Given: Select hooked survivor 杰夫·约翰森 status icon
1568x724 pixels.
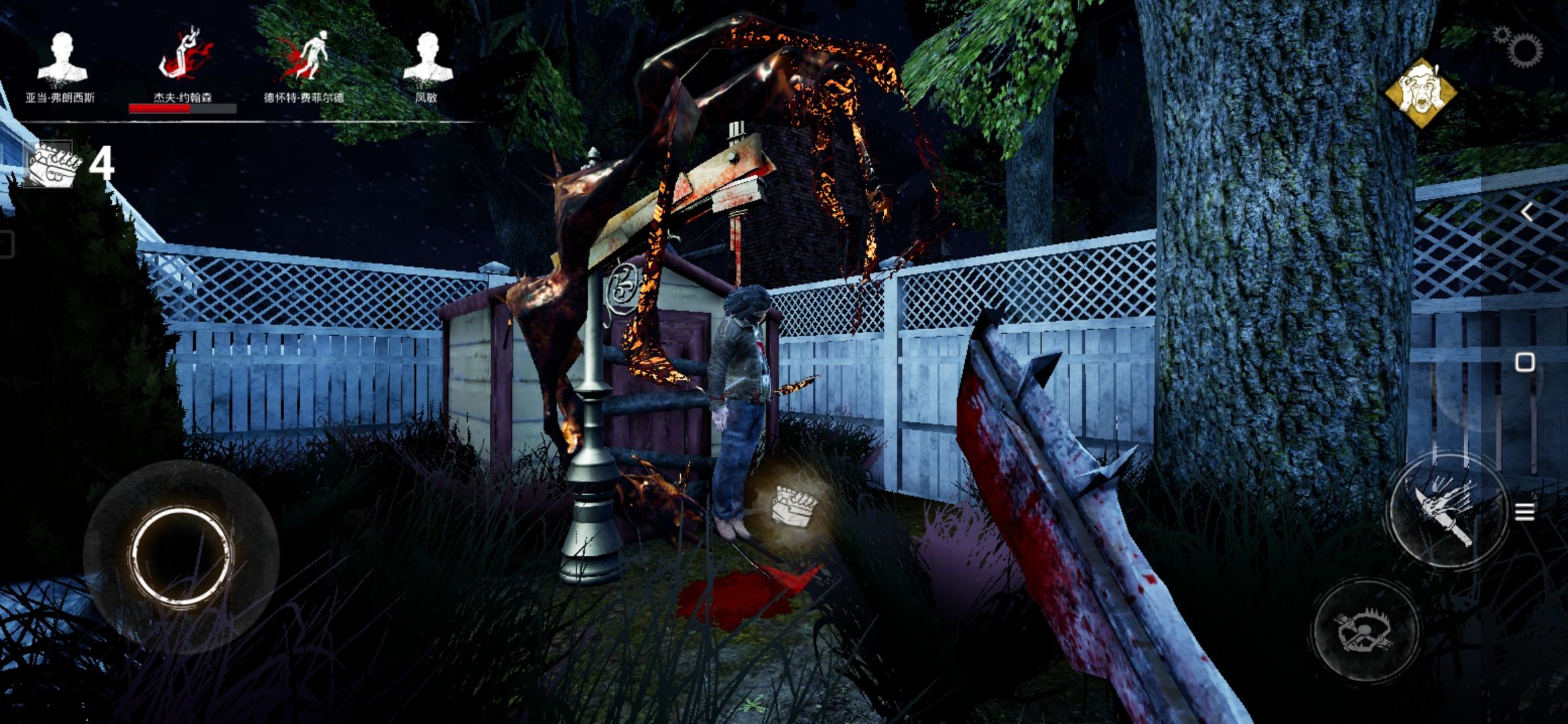Looking at the screenshot, I should (184, 57).
